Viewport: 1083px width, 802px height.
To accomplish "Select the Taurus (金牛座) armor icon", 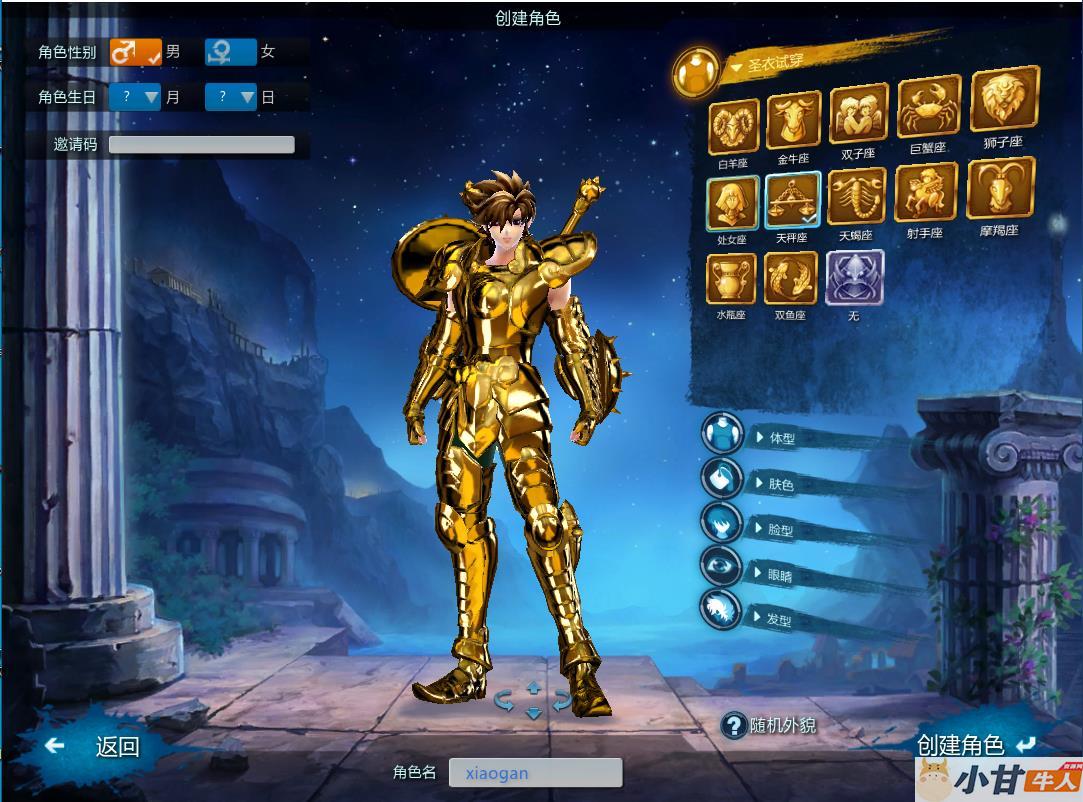I will pyautogui.click(x=793, y=121).
